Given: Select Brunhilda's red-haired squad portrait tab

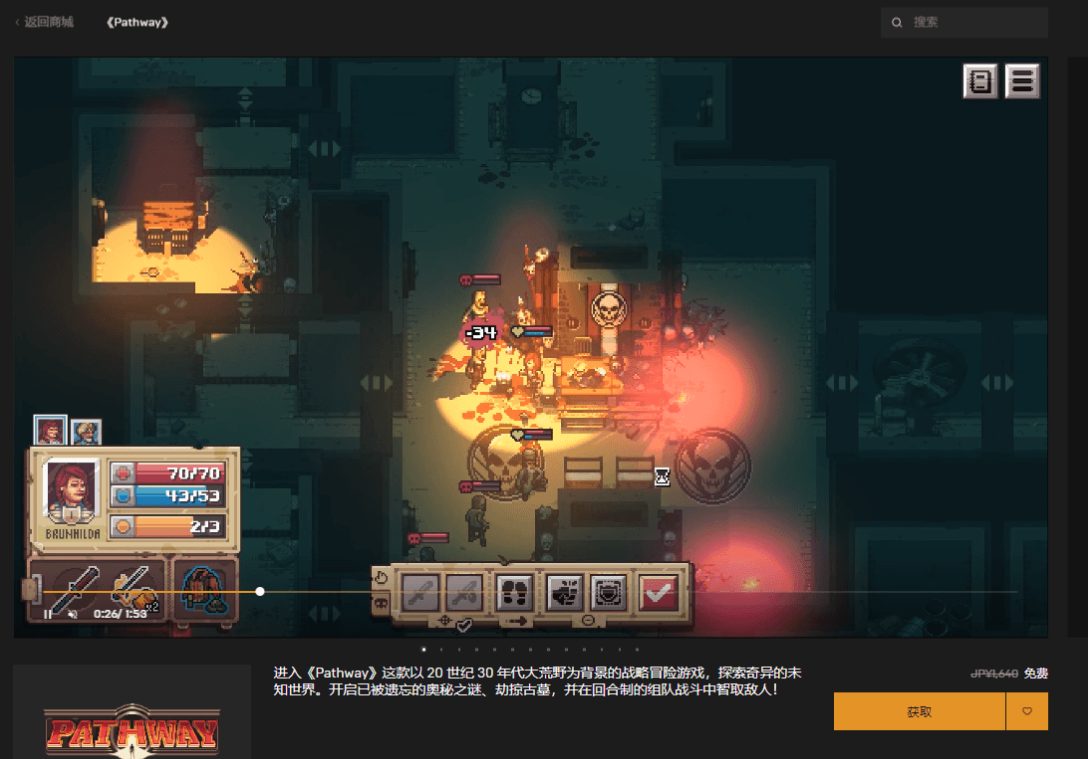Looking at the screenshot, I should 50,431.
